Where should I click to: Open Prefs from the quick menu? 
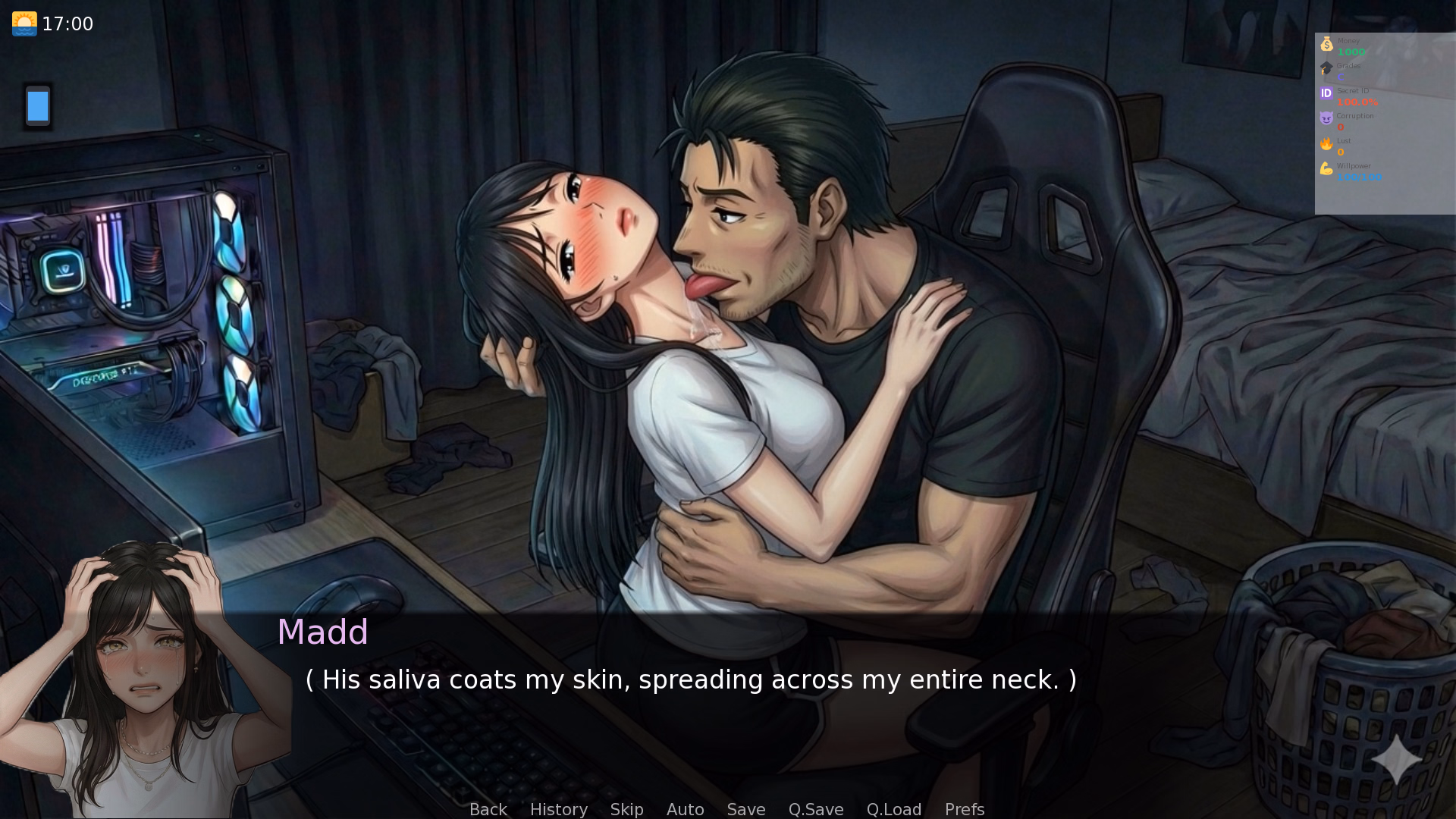(x=964, y=809)
